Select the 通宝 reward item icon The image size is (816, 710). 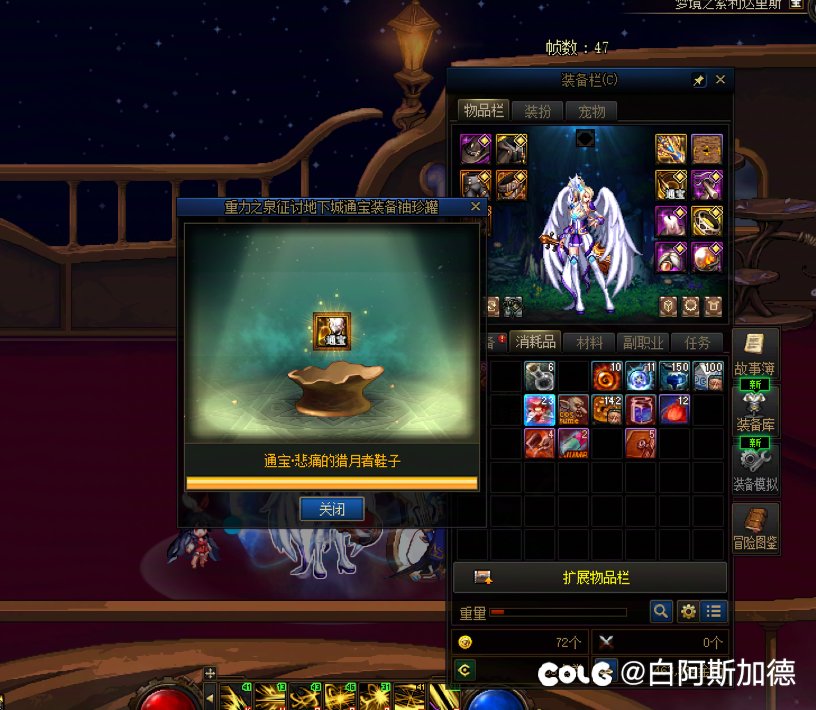click(331, 330)
